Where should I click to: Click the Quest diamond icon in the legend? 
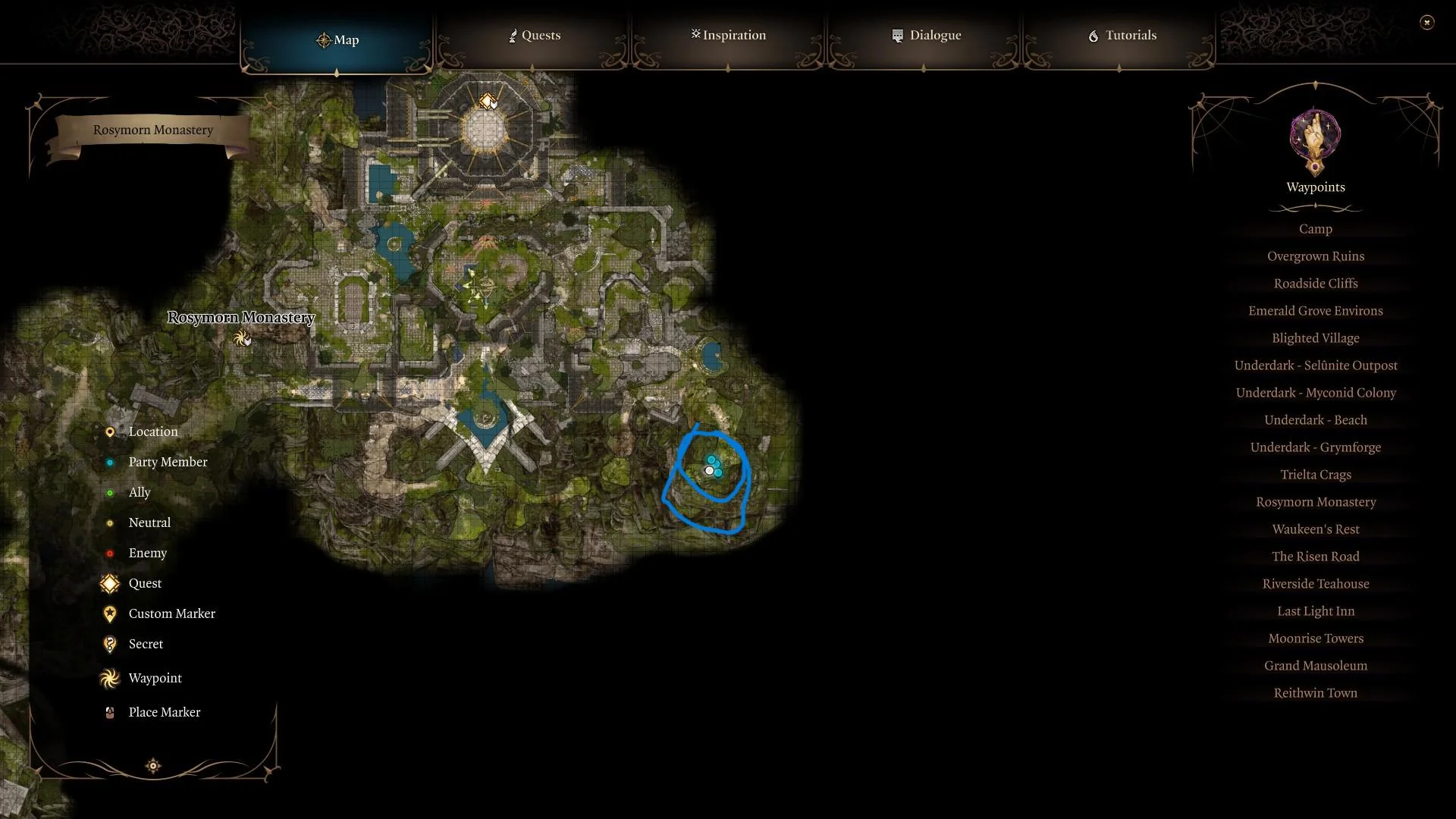click(110, 583)
